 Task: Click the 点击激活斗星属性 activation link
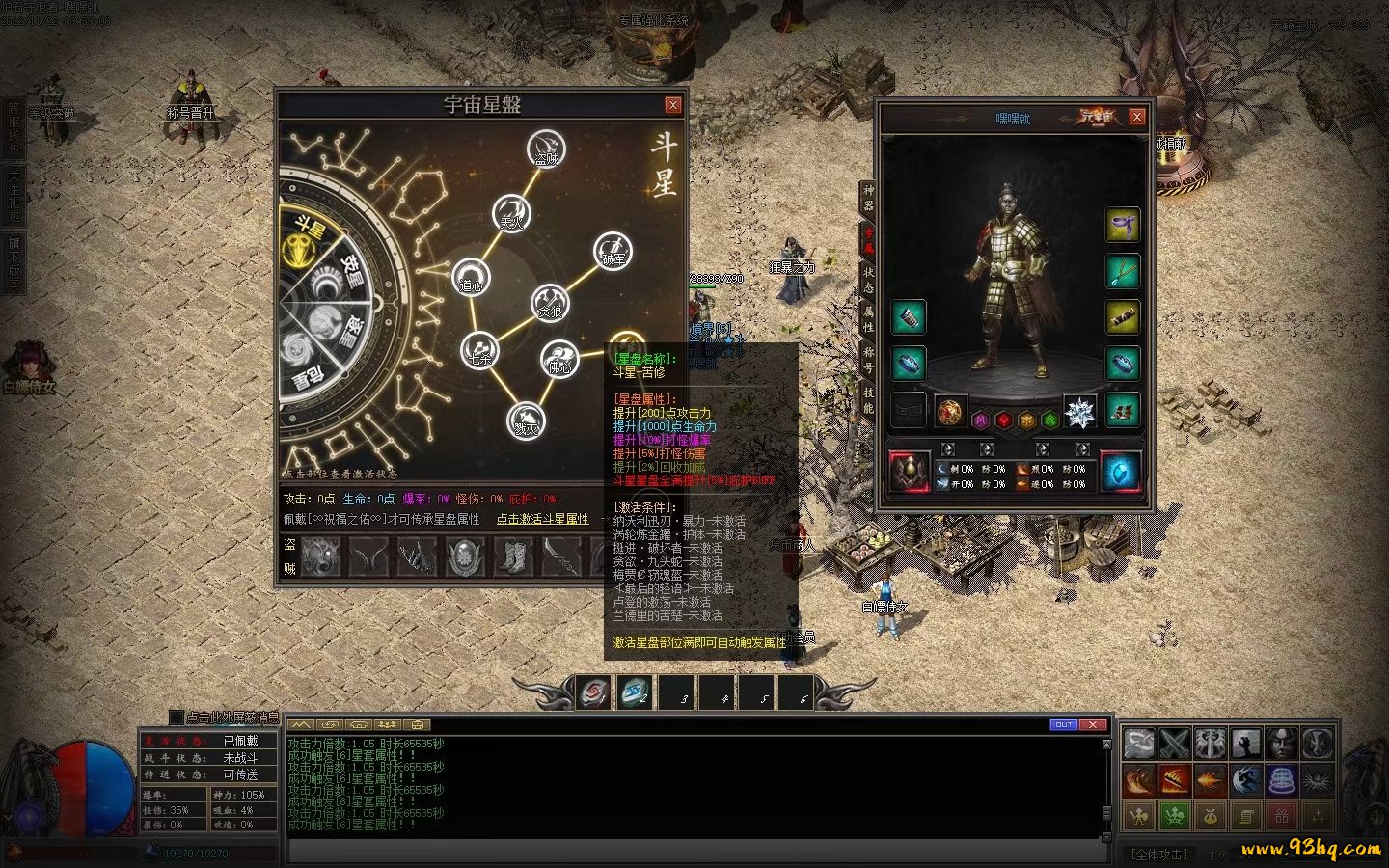coord(542,519)
